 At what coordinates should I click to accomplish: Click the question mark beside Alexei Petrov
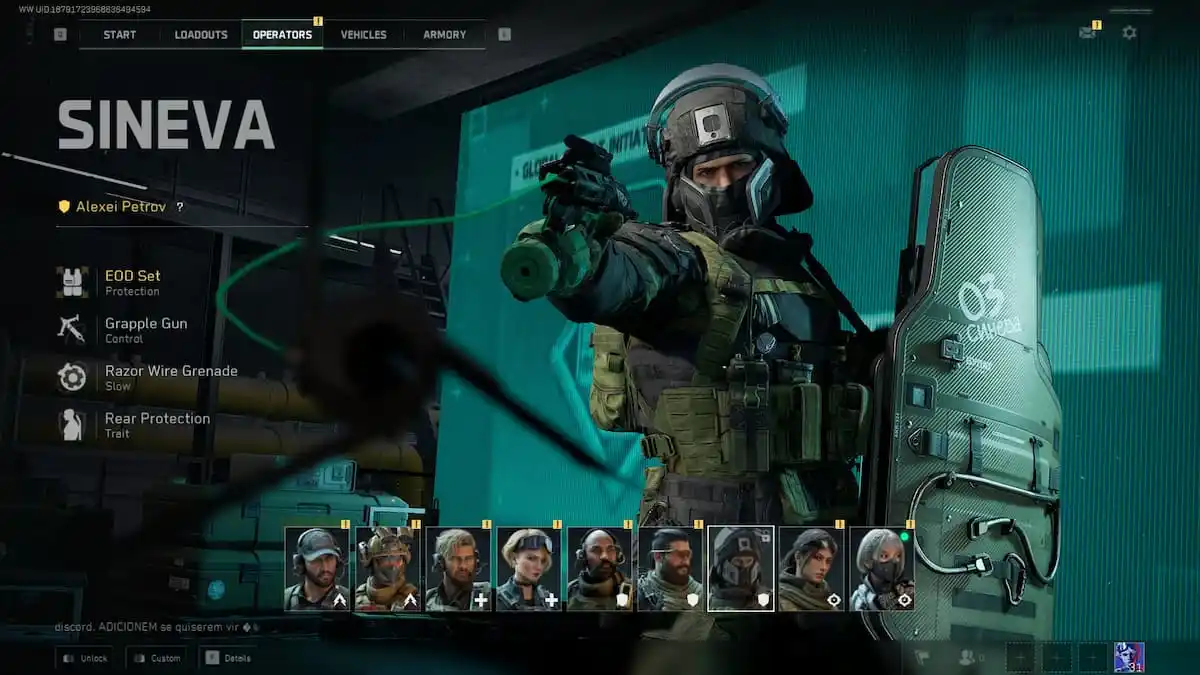pyautogui.click(x=180, y=207)
